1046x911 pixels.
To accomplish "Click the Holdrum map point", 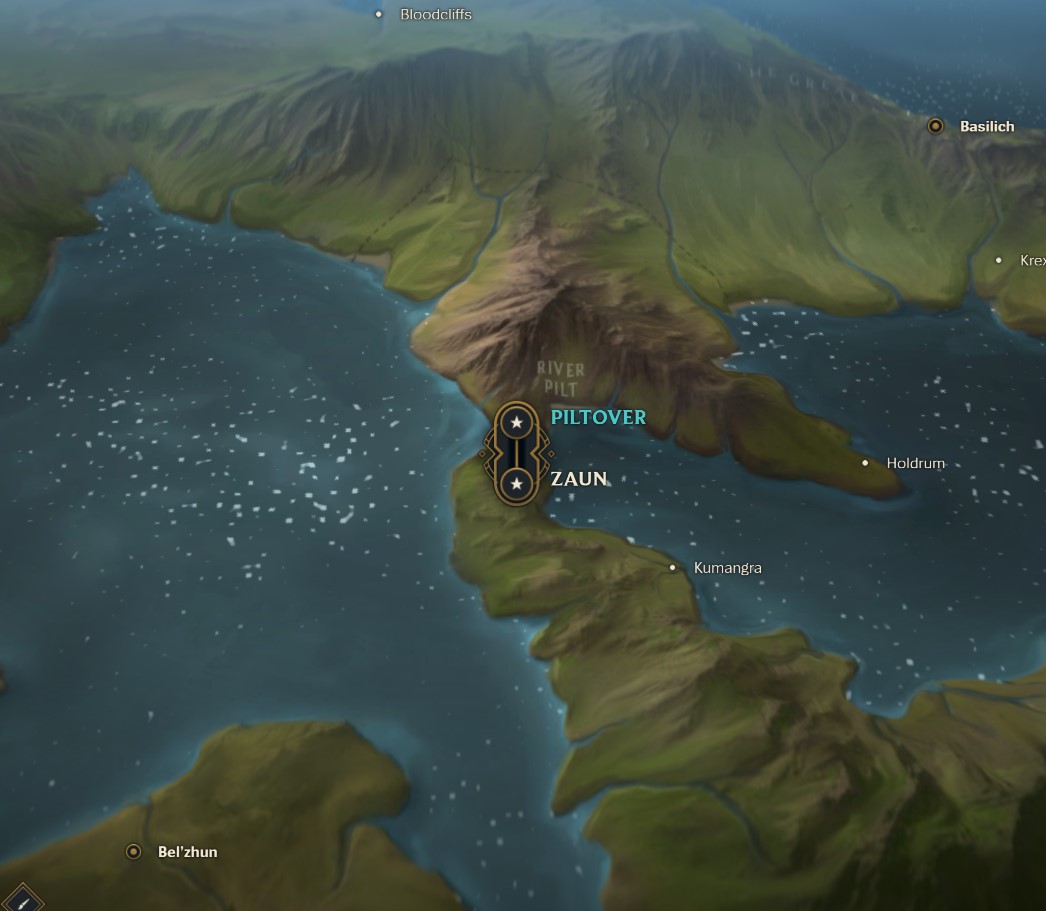I will 866,463.
